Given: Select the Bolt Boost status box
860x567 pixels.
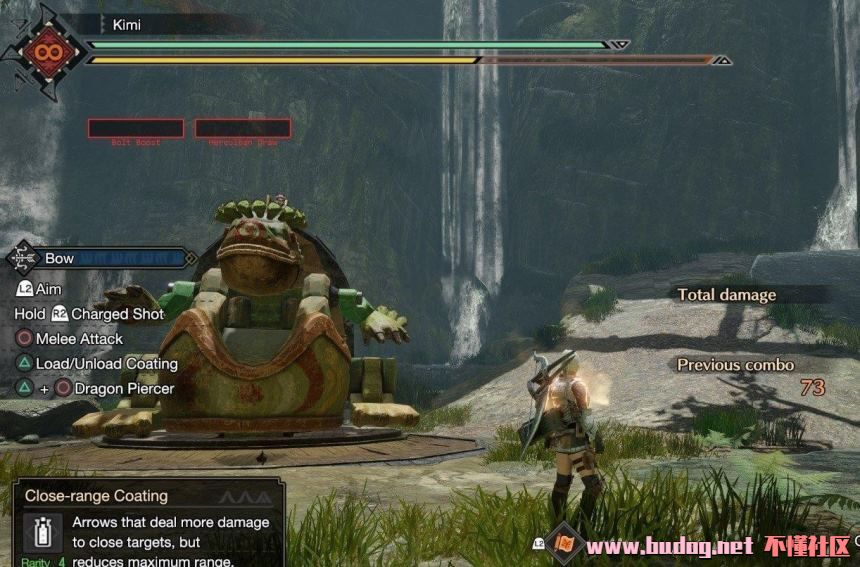Looking at the screenshot, I should [136, 128].
